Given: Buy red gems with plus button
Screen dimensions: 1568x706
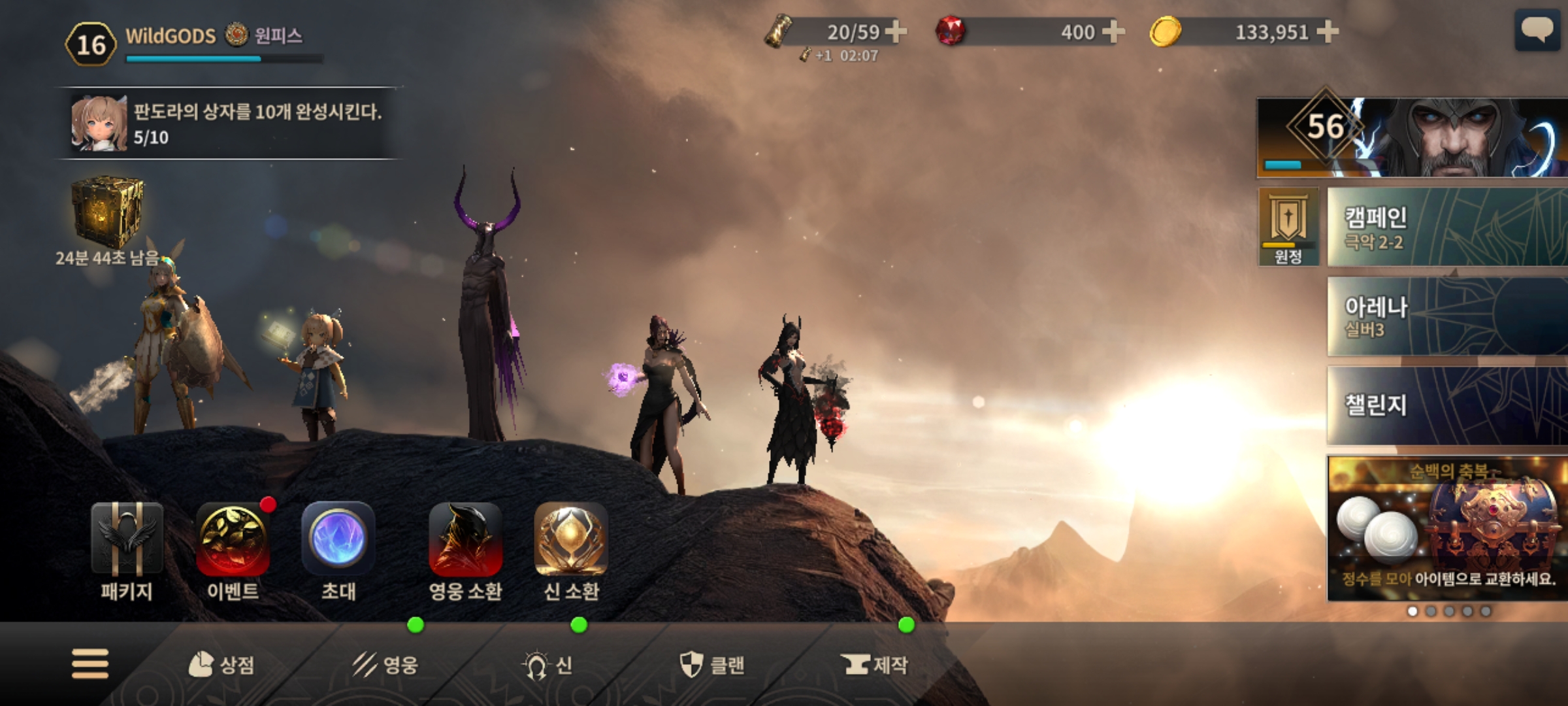Looking at the screenshot, I should point(1113,31).
